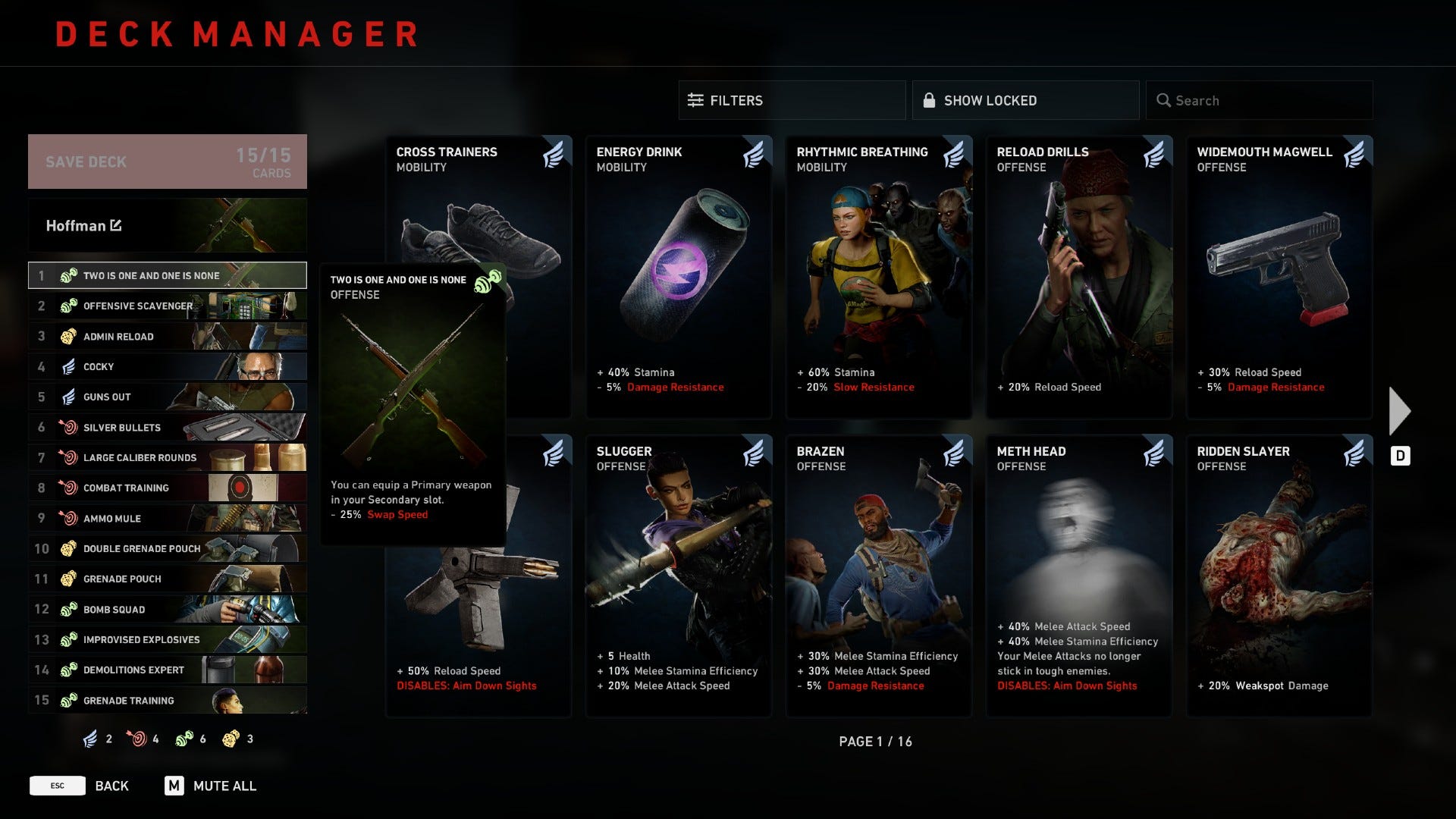Click the edit pencil next to Hoffman
The width and height of the screenshot is (1456, 819).
click(x=115, y=225)
